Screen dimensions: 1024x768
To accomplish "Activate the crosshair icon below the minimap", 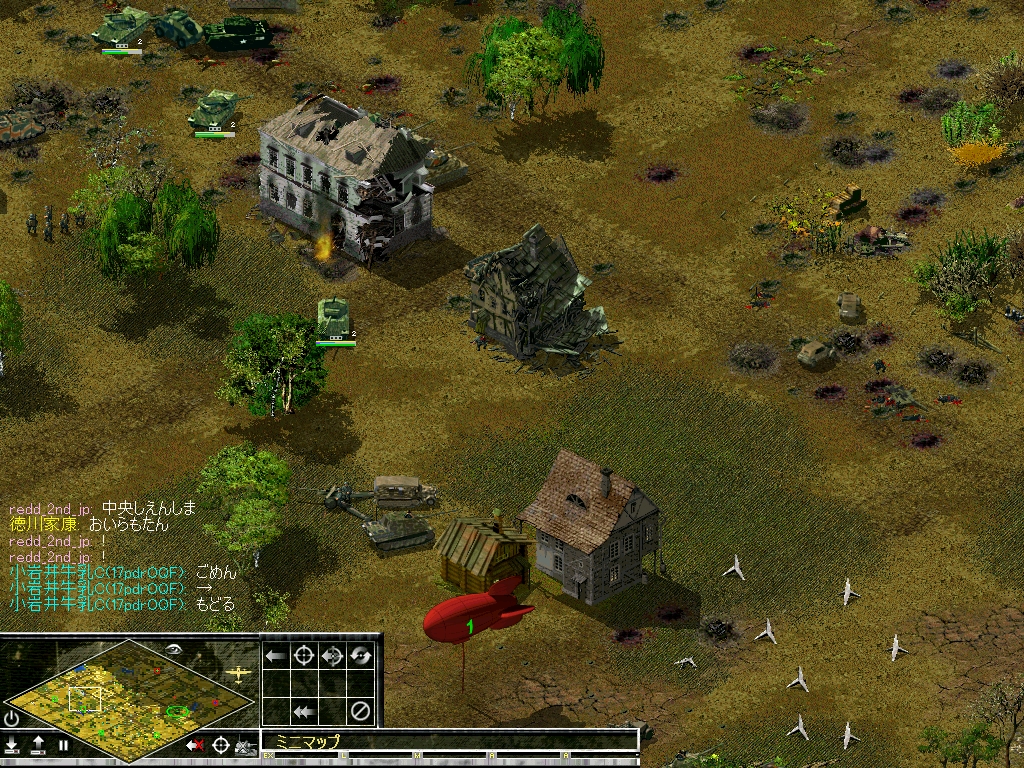I will point(220,745).
